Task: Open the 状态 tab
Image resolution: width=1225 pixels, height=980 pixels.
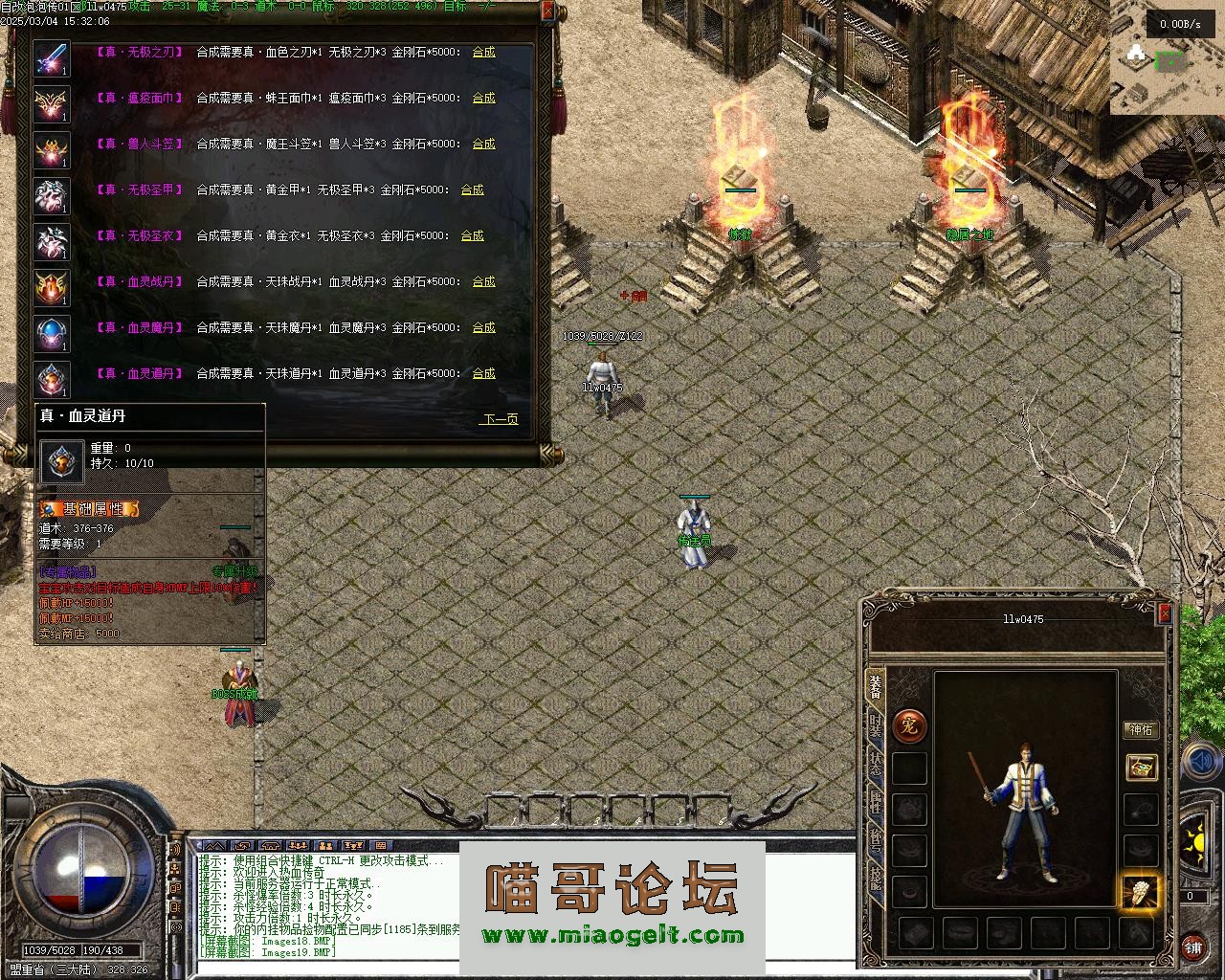Action: coord(876,763)
